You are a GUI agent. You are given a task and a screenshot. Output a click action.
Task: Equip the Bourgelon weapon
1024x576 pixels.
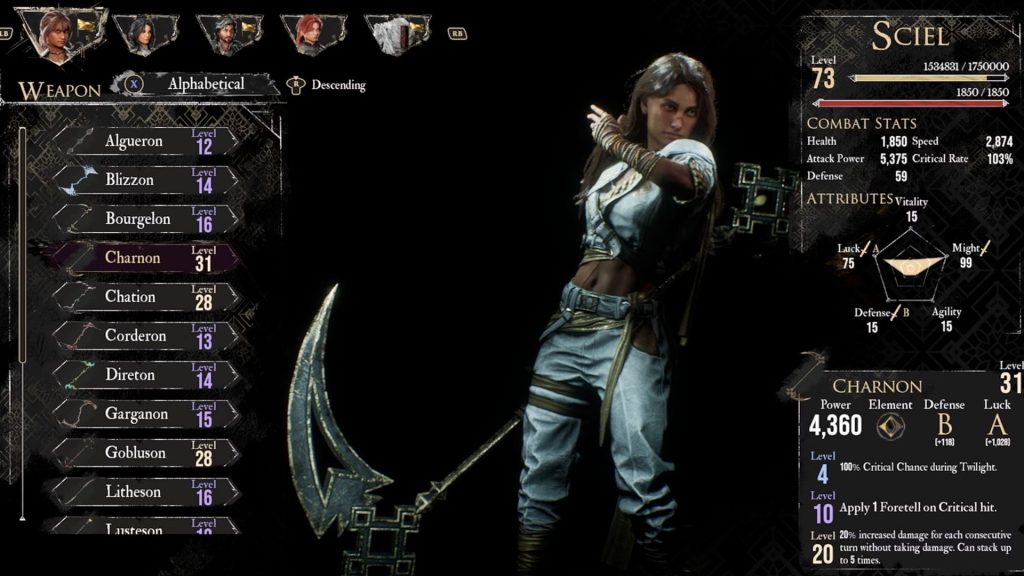coord(145,219)
